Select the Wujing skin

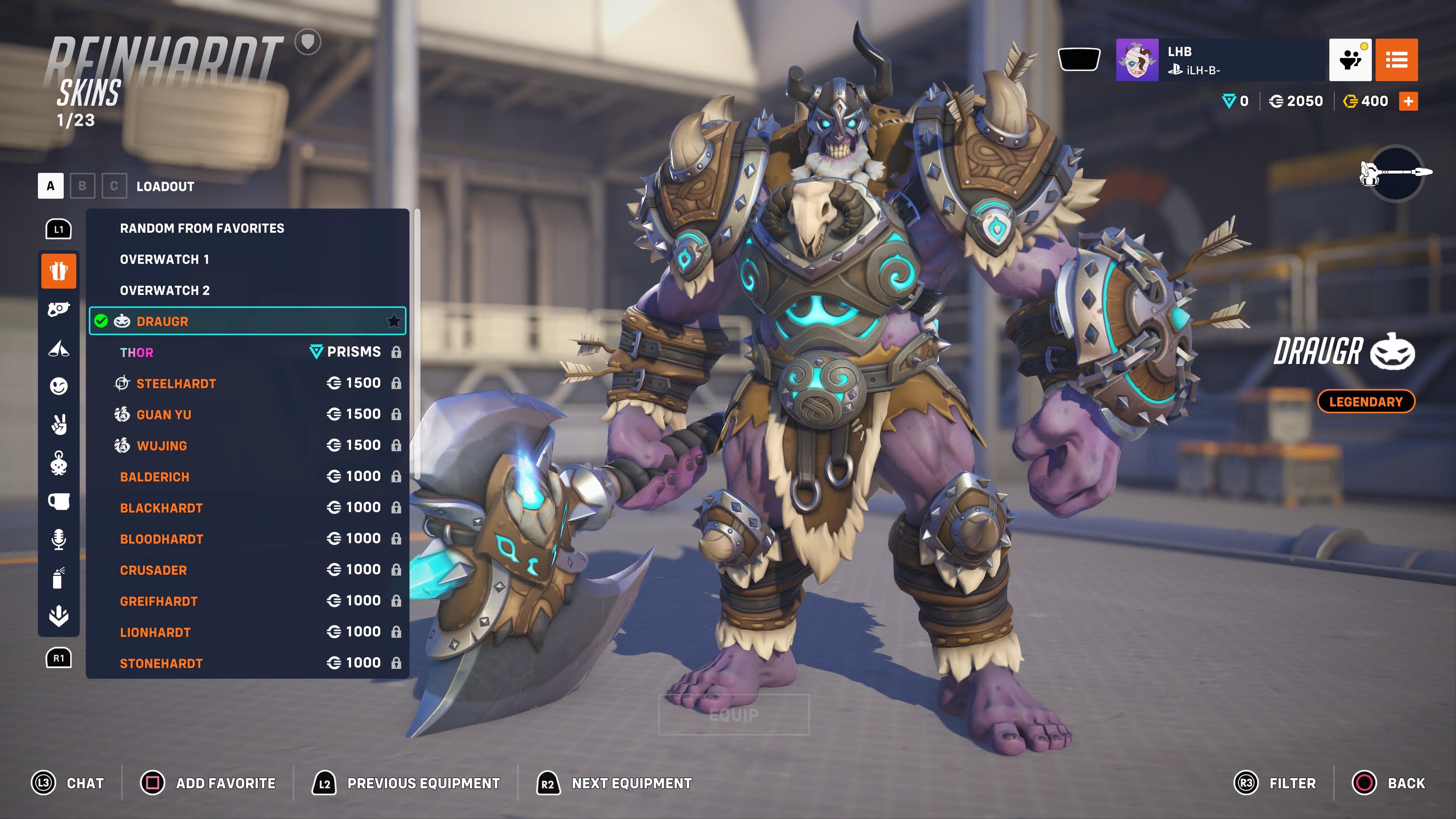247,446
